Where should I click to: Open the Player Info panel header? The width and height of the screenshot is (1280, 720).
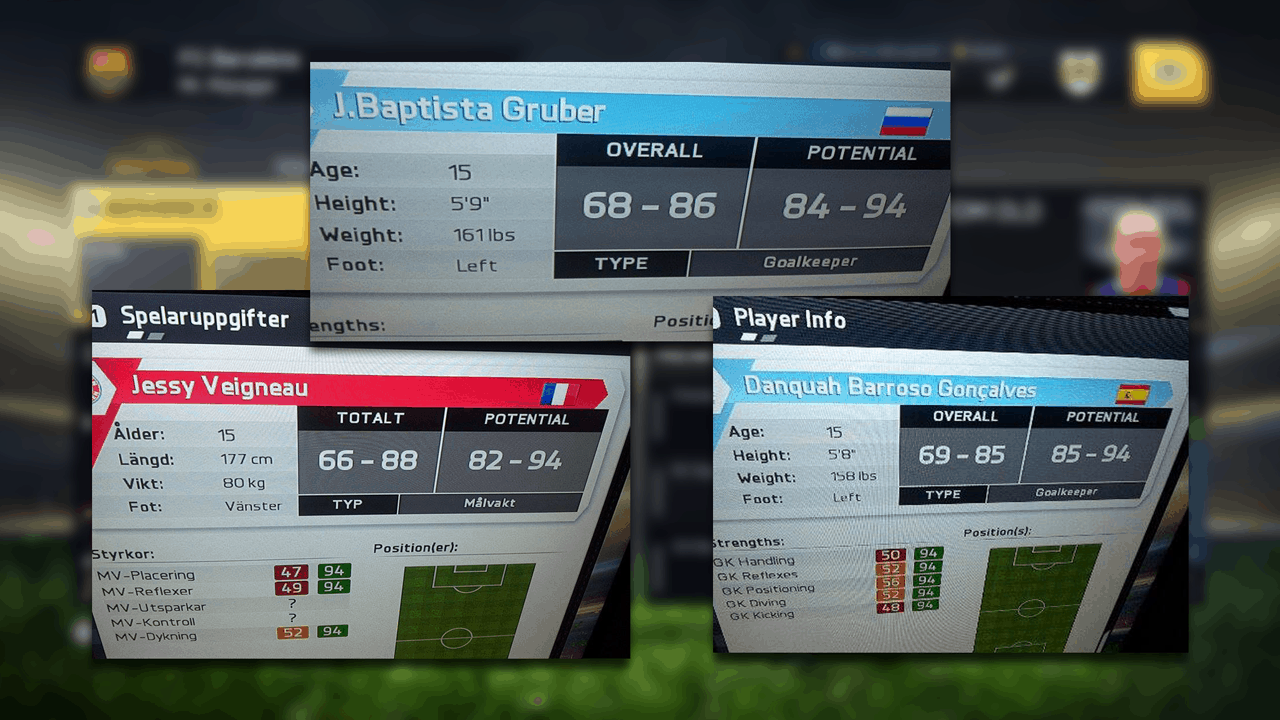tap(789, 320)
